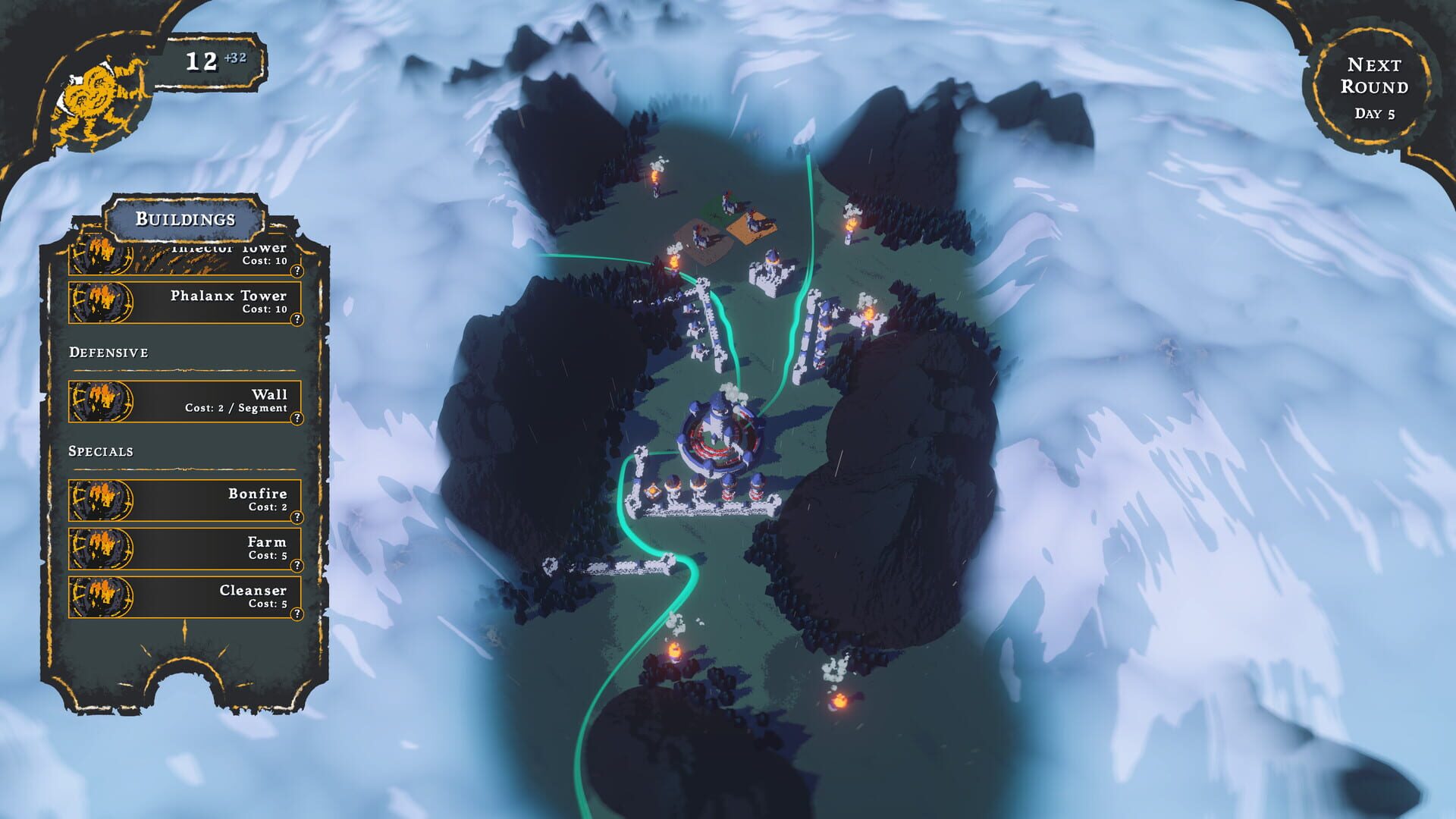Open the help tooltip for Bonfire
This screenshot has width=1456, height=819.
click(x=298, y=517)
